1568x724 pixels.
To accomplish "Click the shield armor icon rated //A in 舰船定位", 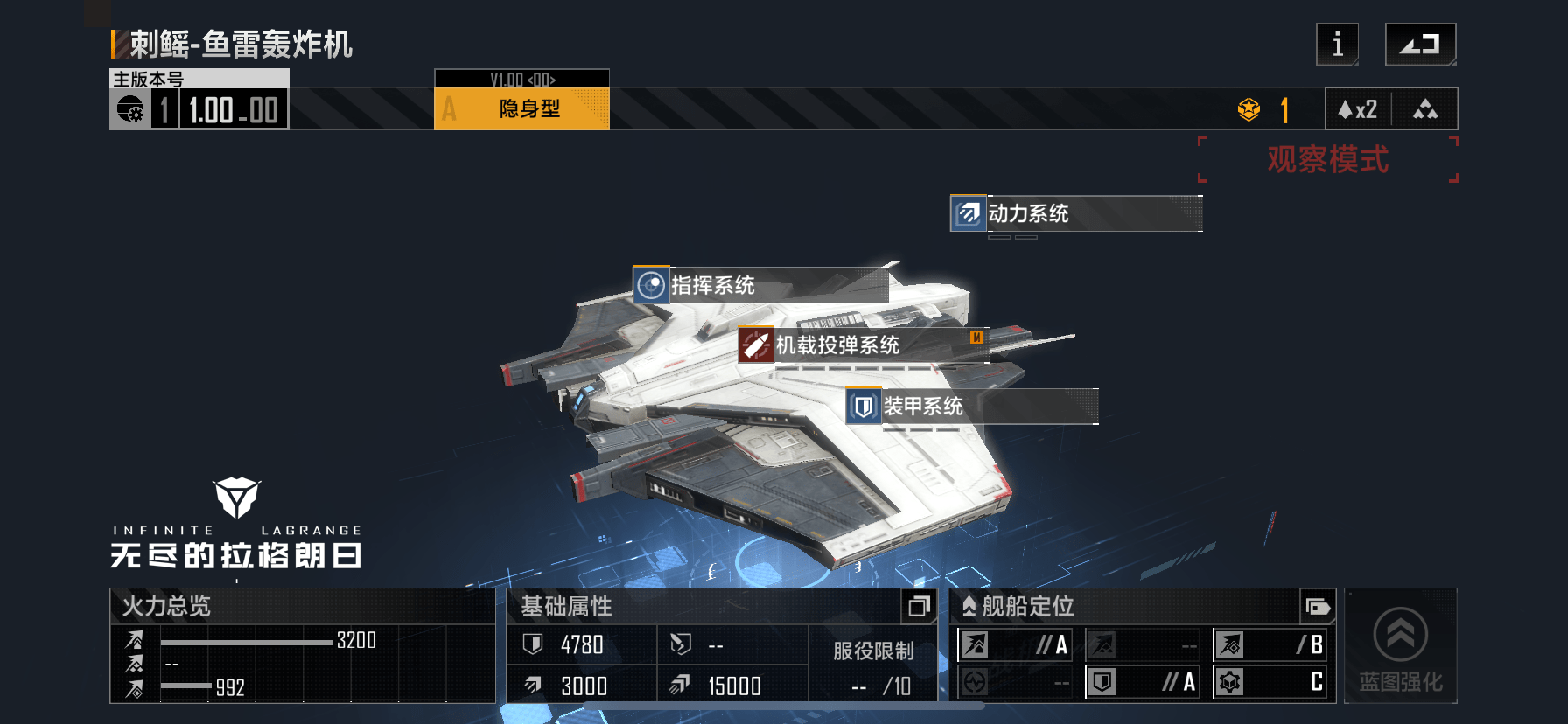I will tap(1102, 682).
